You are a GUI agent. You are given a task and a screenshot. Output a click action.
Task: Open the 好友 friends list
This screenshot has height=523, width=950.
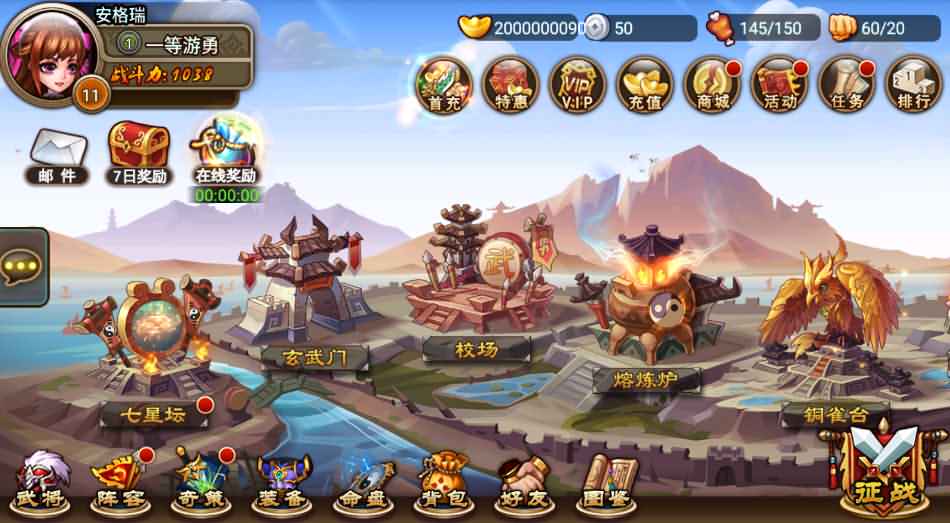tap(524, 478)
